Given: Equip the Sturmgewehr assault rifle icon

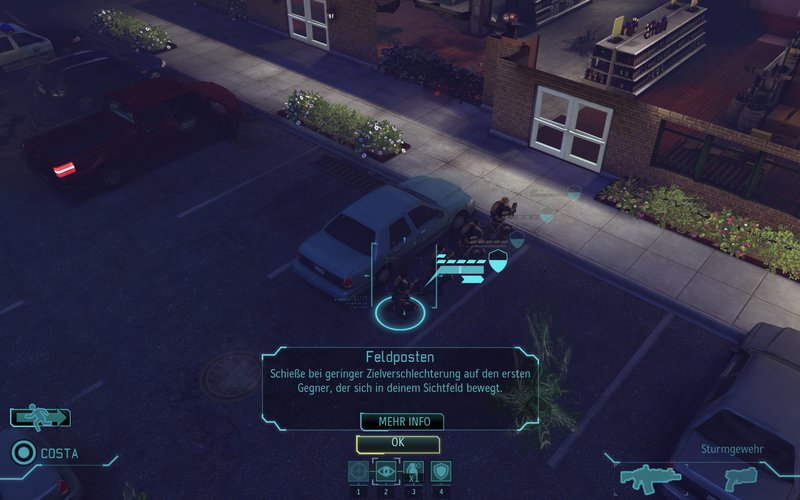Looking at the screenshot, I should point(651,477).
